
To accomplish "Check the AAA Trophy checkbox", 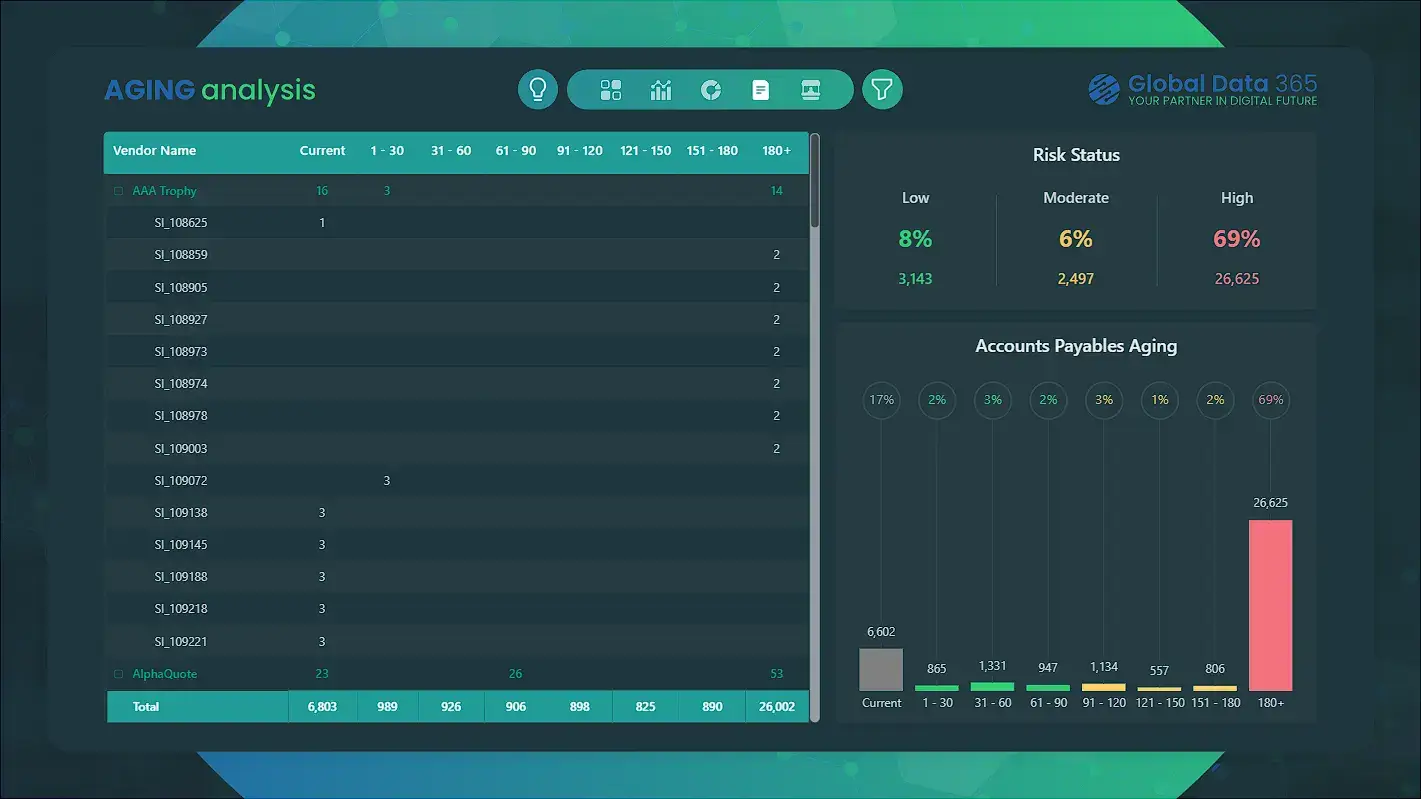I will tap(117, 190).
